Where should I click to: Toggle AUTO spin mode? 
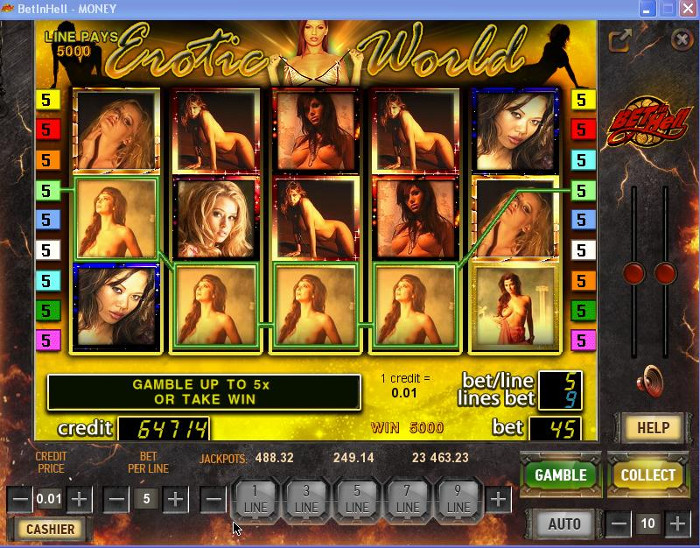[x=564, y=523]
